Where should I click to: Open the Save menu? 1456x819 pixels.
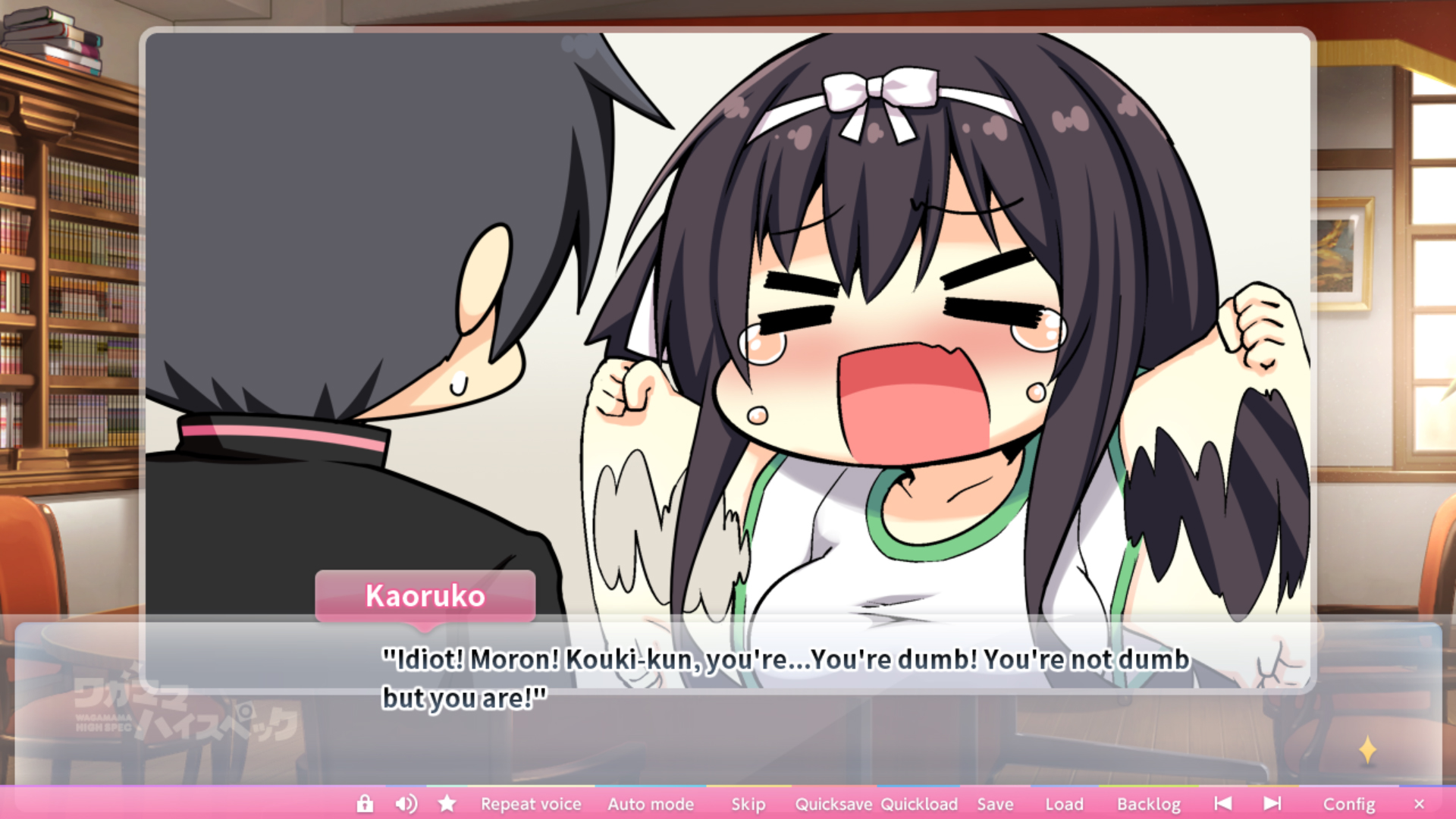pos(995,804)
